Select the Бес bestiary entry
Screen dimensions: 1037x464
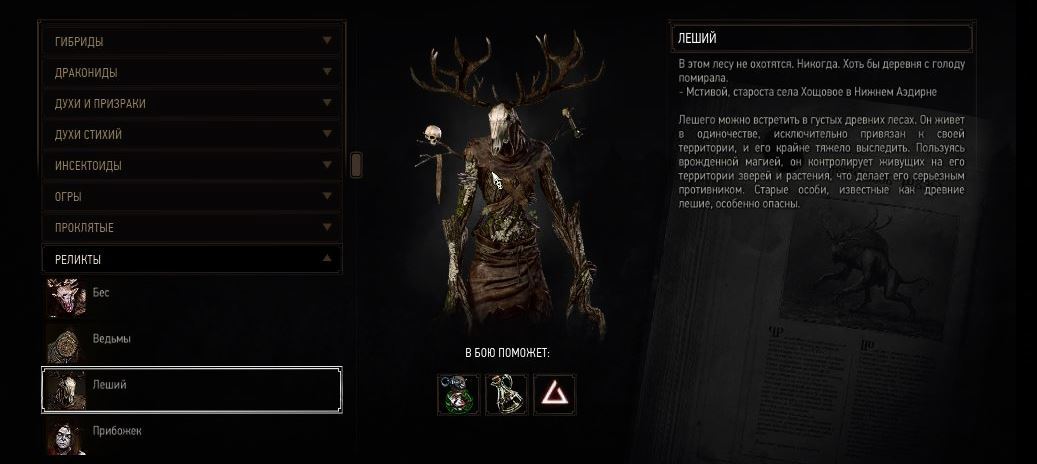click(x=190, y=294)
